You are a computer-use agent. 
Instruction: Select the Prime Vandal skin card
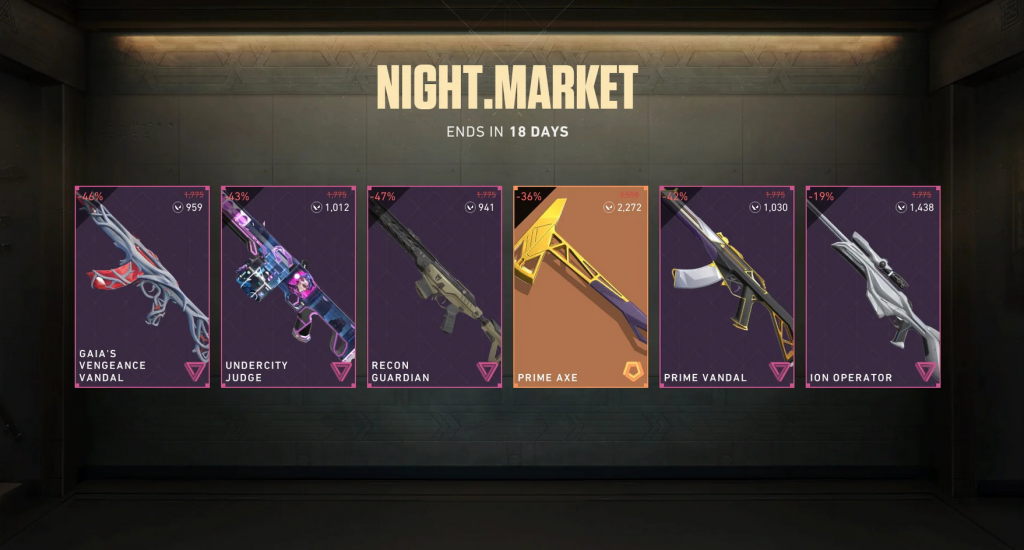pyautogui.click(x=727, y=287)
